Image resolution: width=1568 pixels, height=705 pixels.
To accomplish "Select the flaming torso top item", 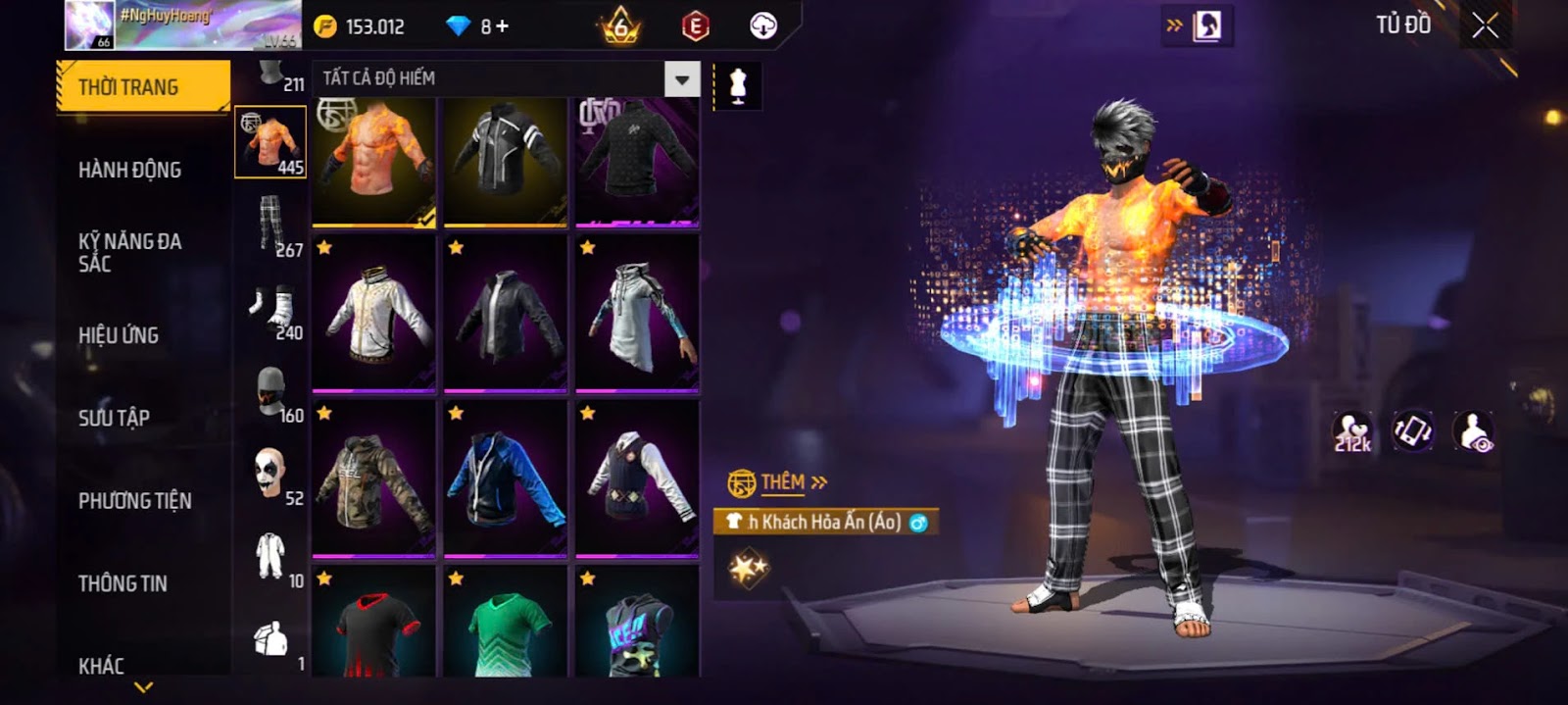I will tap(373, 162).
